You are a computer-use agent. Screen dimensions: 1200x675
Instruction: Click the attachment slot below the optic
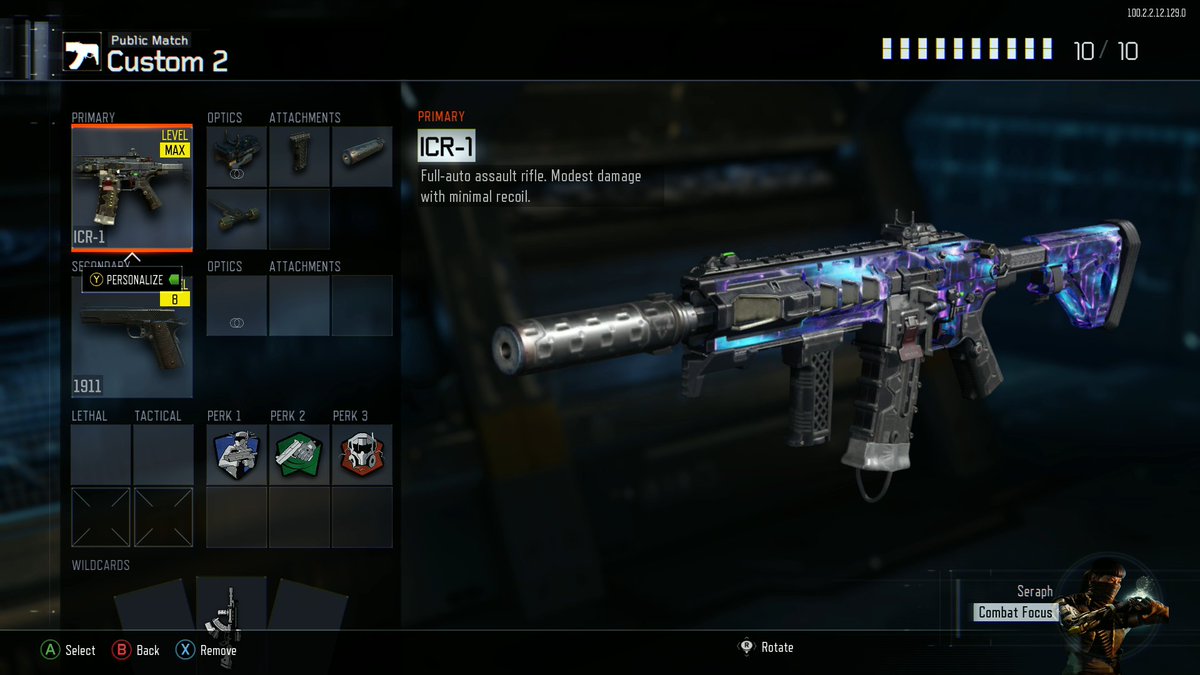(x=237, y=218)
